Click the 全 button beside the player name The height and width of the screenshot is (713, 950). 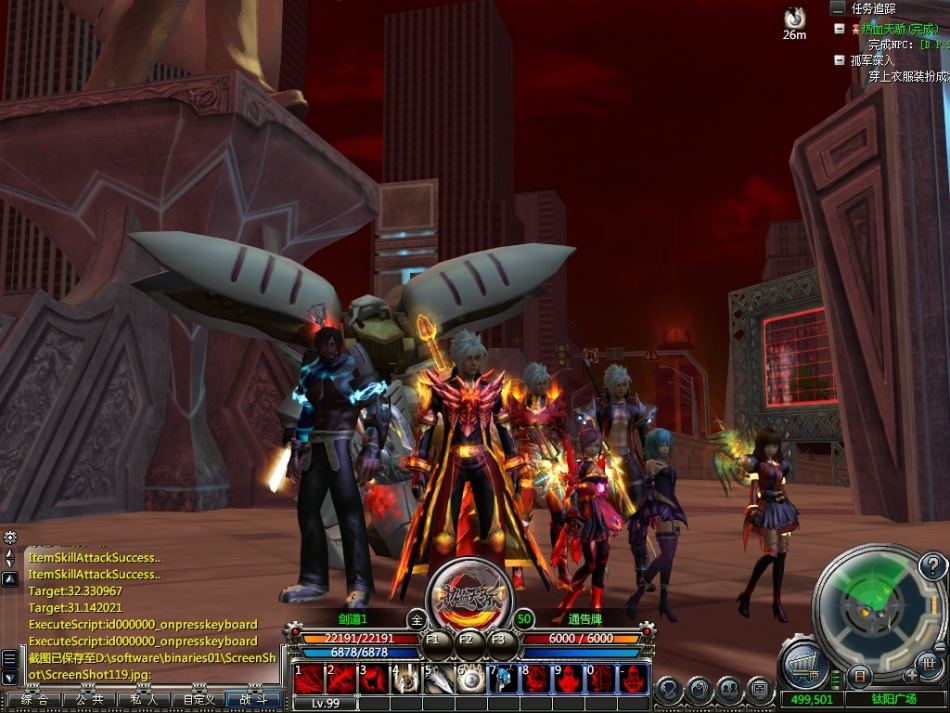click(416, 619)
